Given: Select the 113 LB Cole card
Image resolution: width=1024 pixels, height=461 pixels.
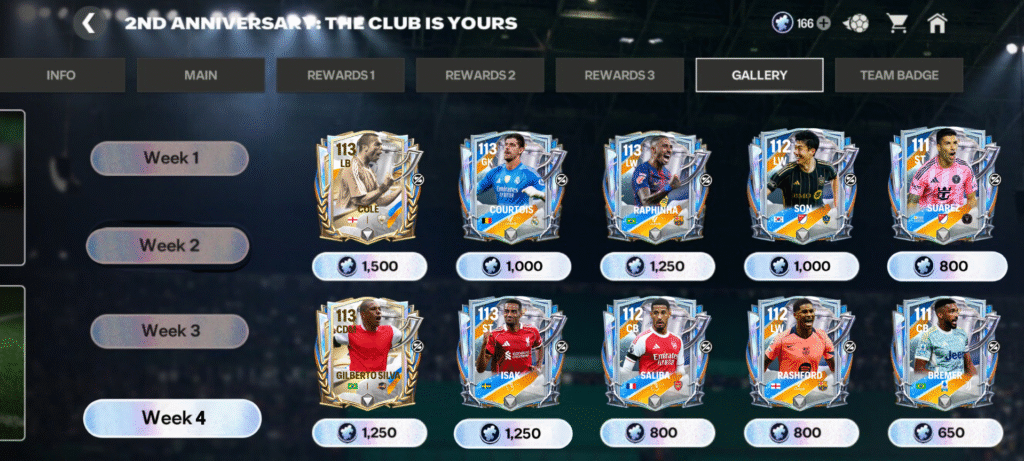Looking at the screenshot, I should click(x=369, y=187).
